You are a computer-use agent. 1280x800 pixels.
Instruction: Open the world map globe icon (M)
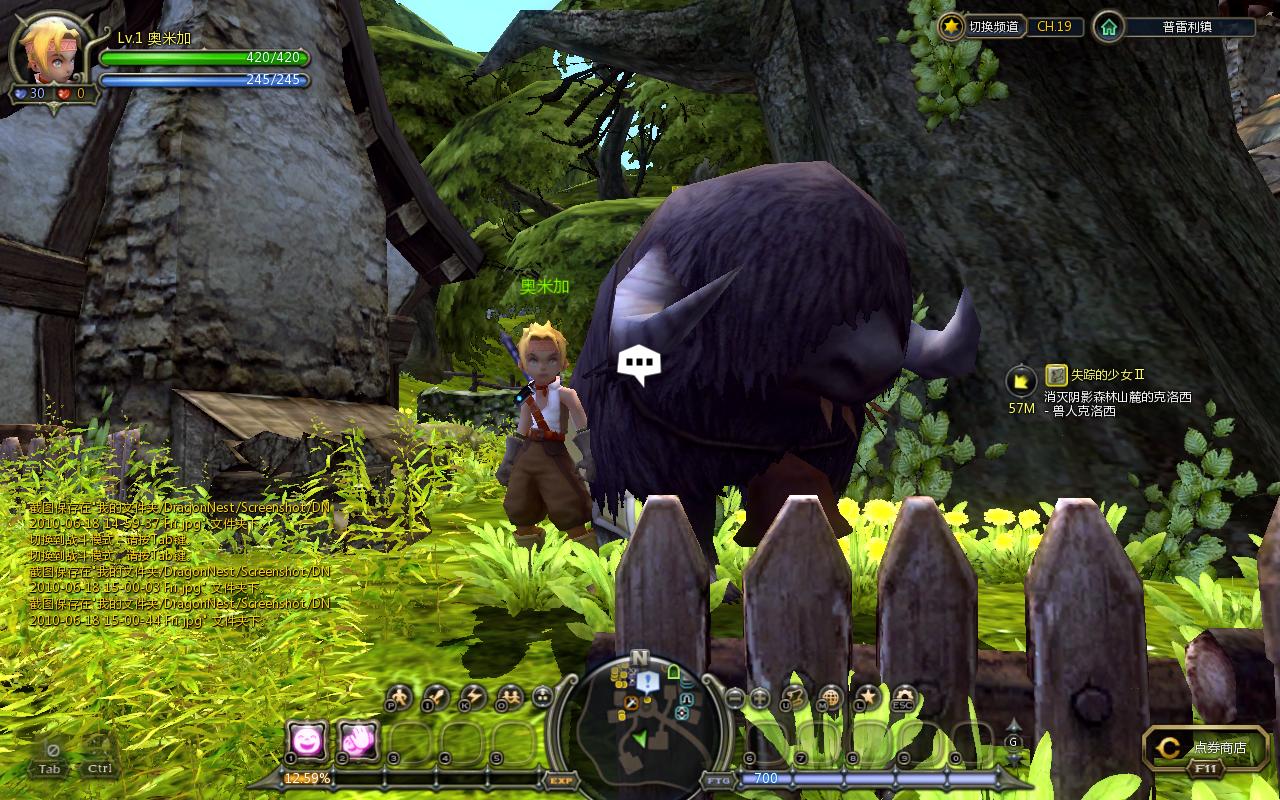[830, 697]
